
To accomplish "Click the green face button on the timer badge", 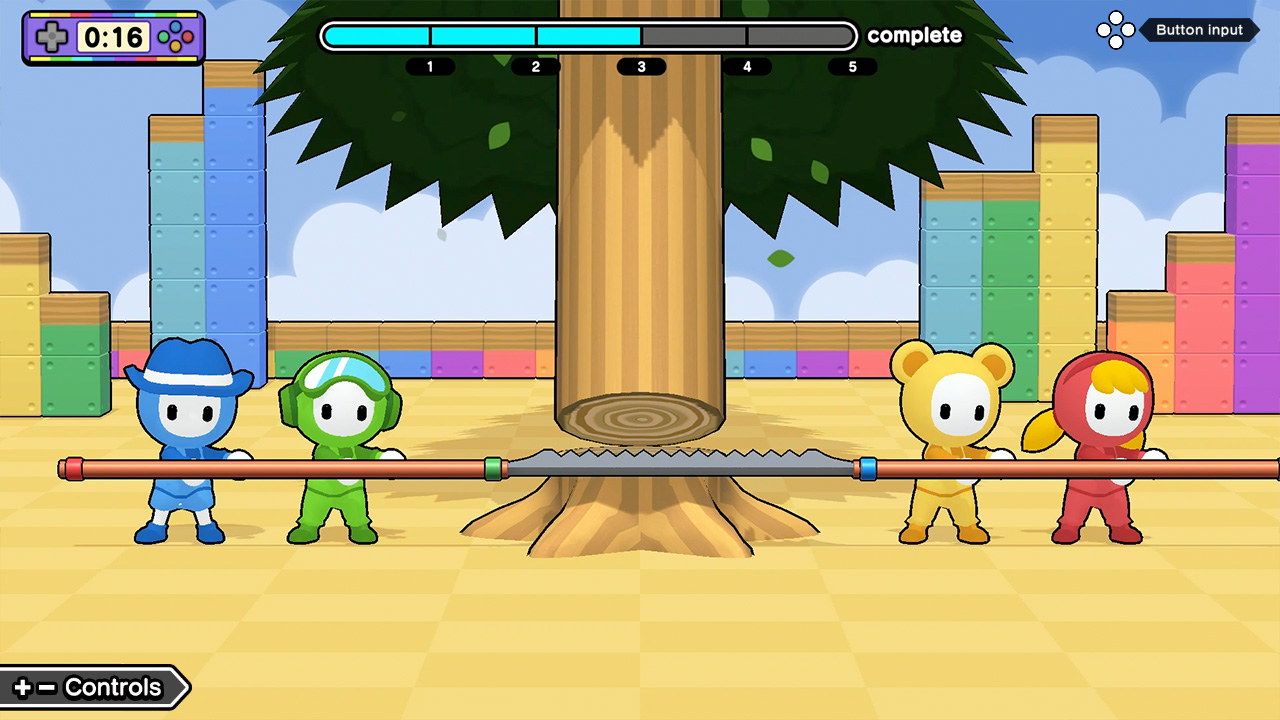I will [163, 36].
